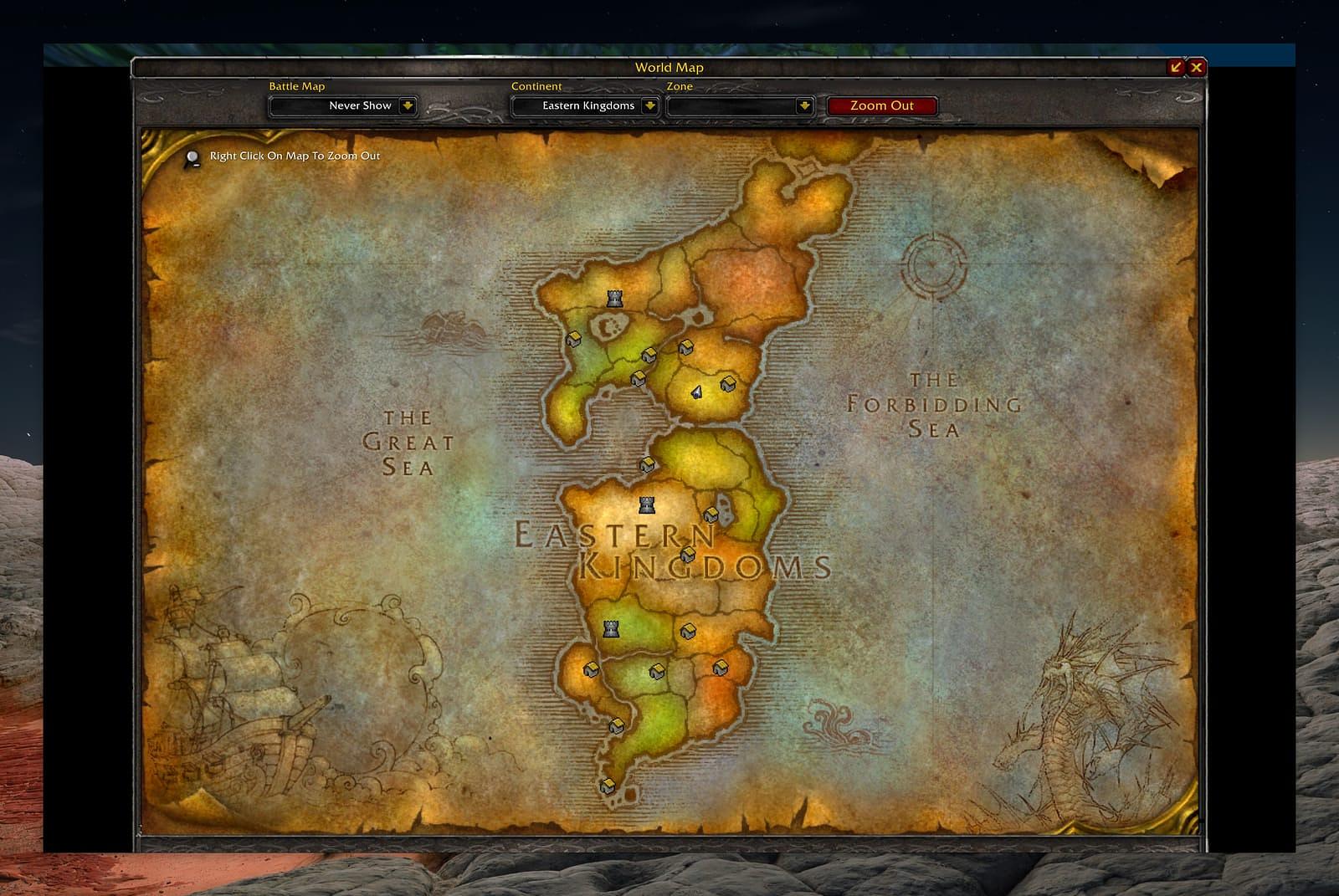Open the empty Zone dropdown
1339x896 pixels.
pos(804,106)
